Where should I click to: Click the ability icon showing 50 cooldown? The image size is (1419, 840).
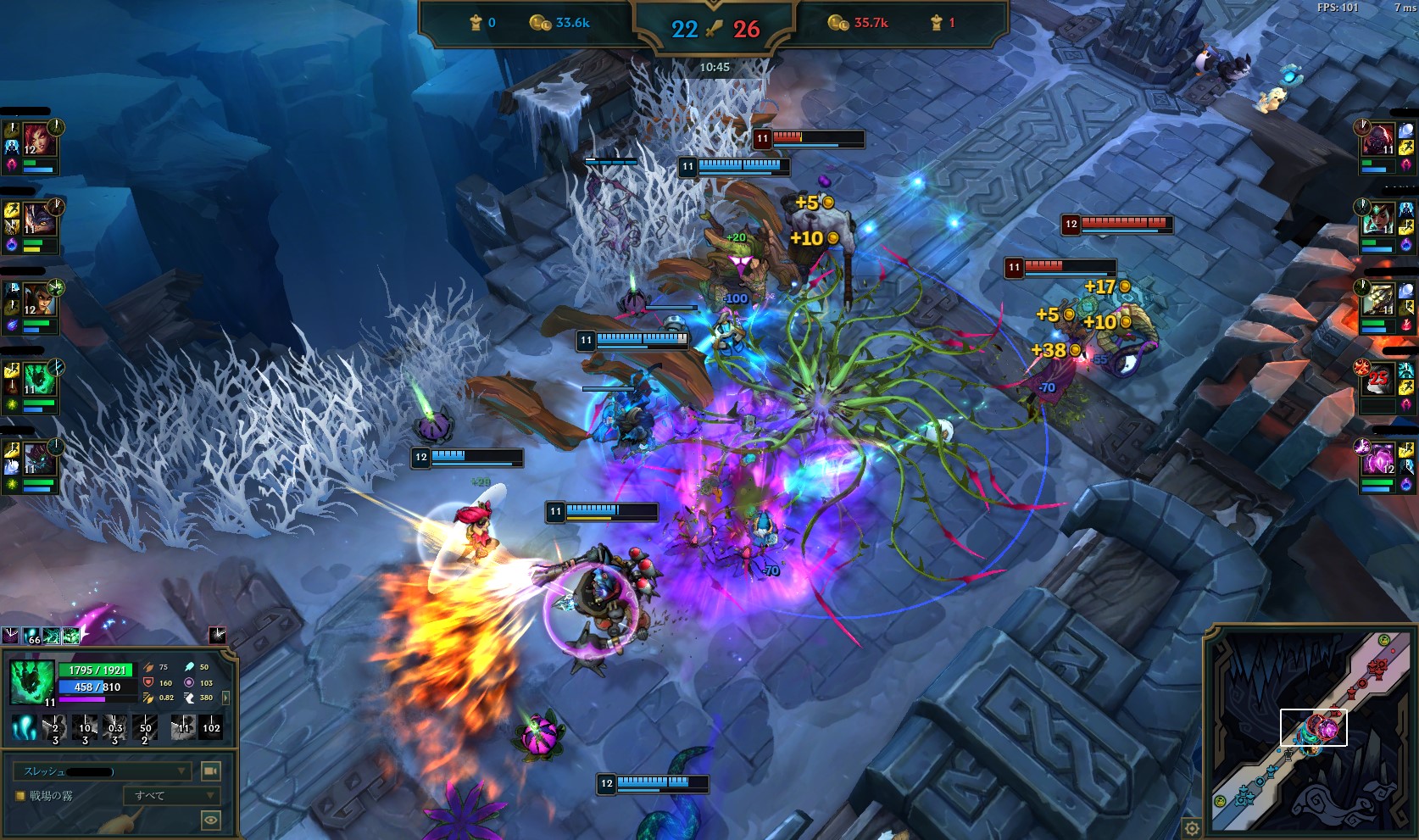click(x=146, y=728)
